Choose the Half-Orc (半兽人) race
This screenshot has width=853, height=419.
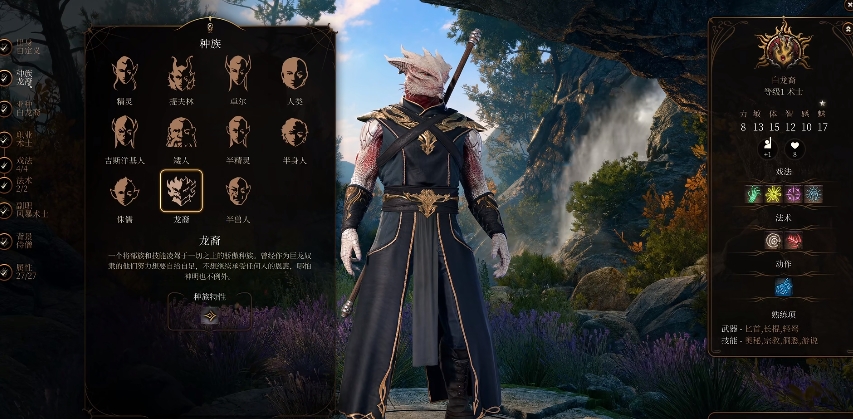click(238, 190)
